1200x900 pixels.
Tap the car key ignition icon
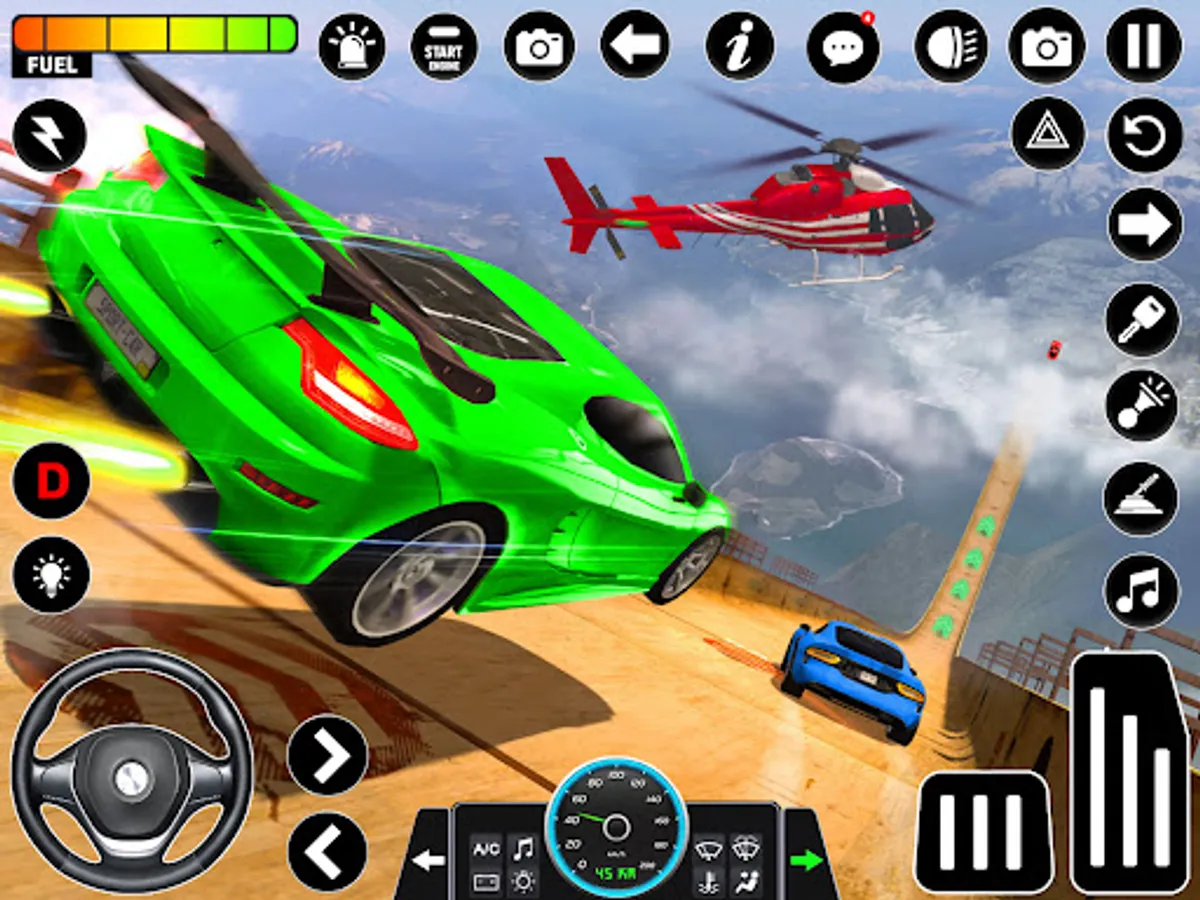1142,319
